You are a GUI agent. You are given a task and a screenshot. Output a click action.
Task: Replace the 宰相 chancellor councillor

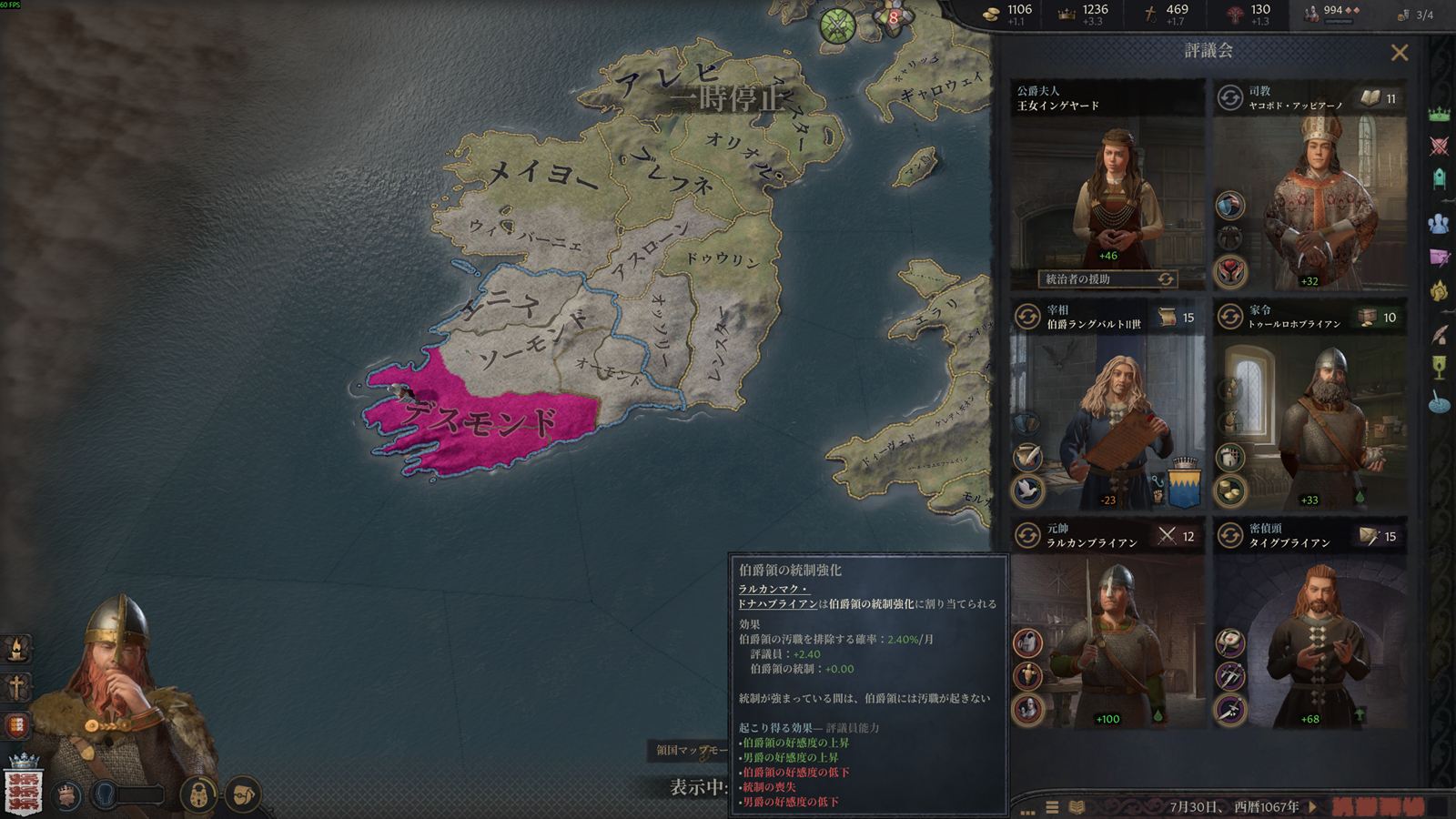1027,317
